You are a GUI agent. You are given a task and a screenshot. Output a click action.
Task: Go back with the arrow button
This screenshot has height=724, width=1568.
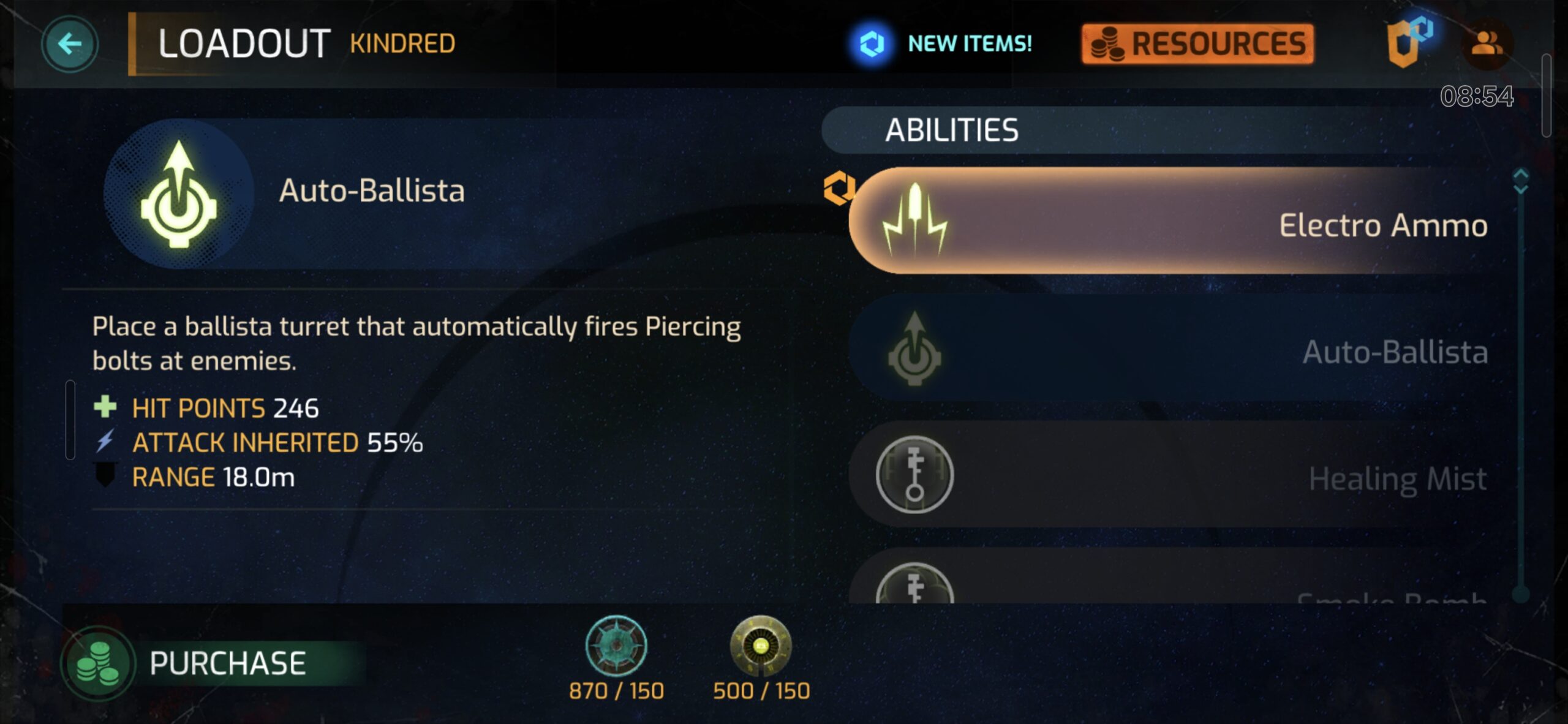(x=69, y=43)
